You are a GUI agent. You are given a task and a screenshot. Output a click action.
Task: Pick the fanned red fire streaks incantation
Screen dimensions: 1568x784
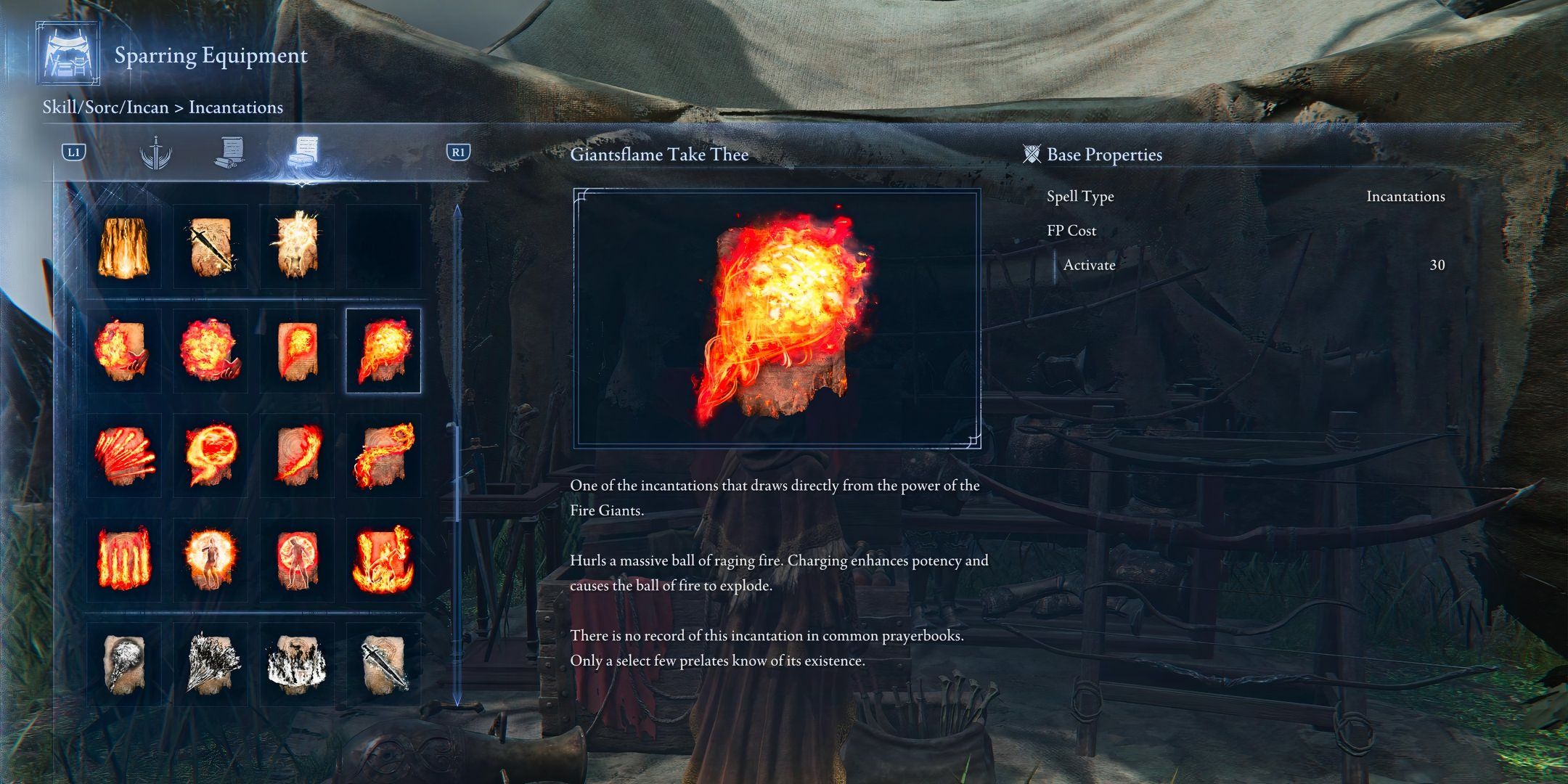point(123,455)
